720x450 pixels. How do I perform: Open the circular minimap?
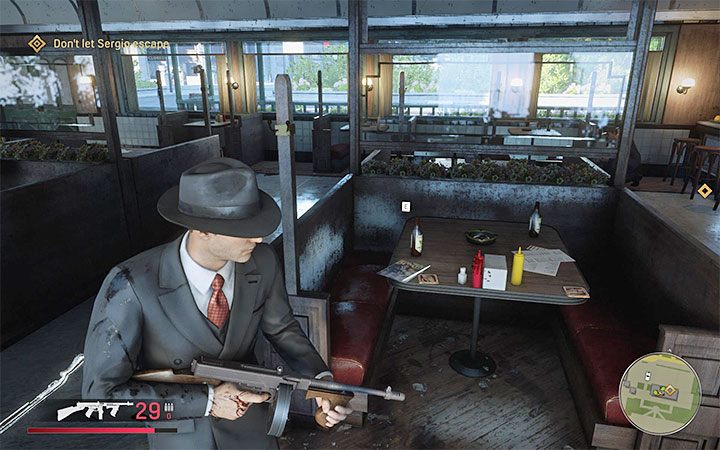click(x=659, y=393)
